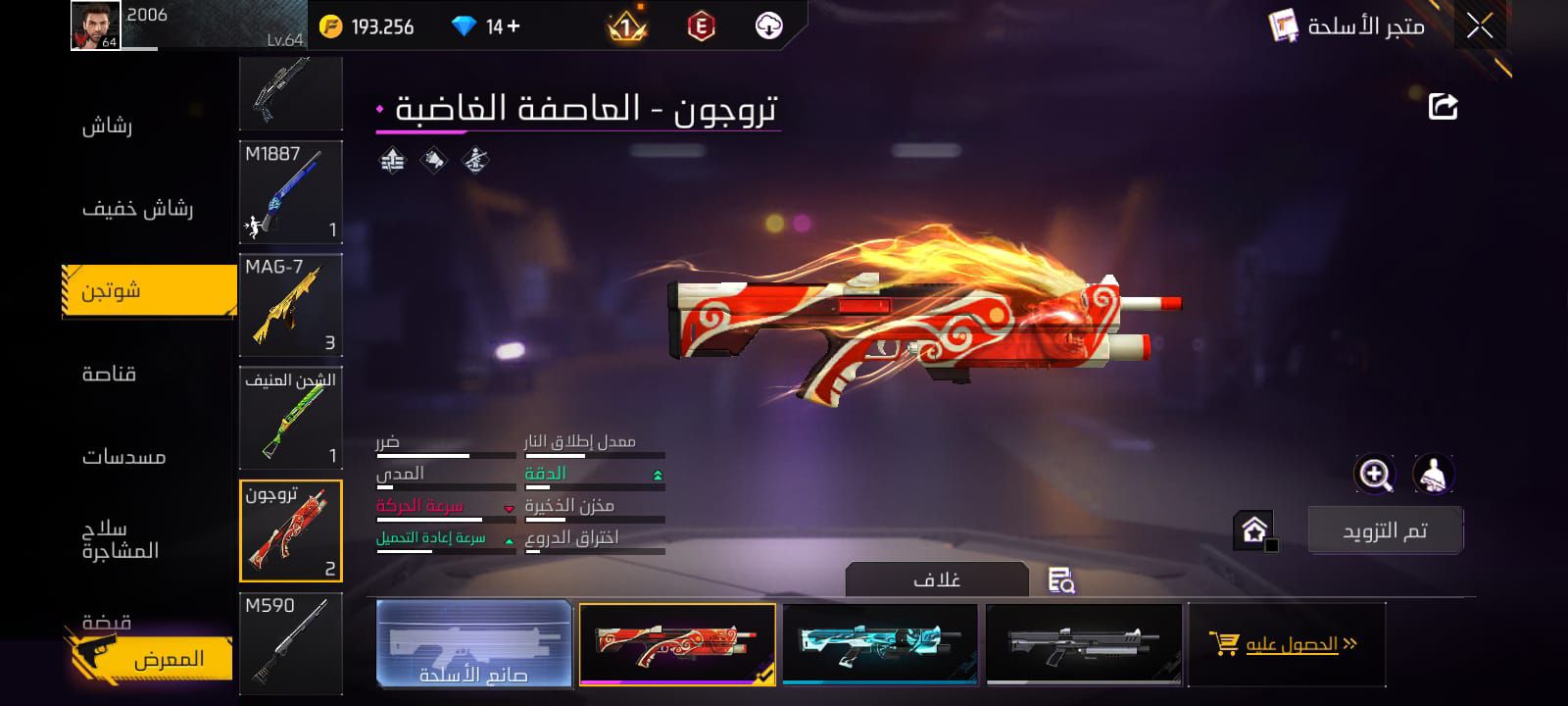This screenshot has width=1568, height=706.
Task: Click the character pose preview icon
Action: click(1434, 476)
